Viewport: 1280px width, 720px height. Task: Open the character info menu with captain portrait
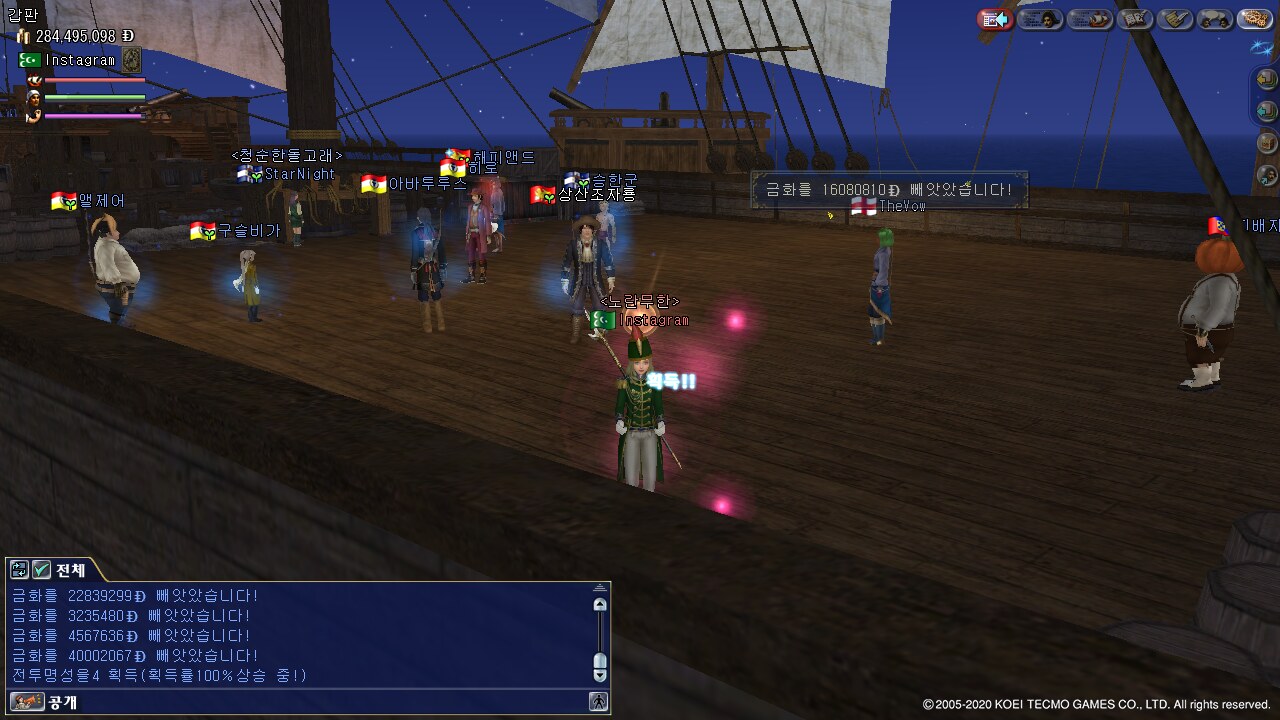pyautogui.click(x=1040, y=19)
